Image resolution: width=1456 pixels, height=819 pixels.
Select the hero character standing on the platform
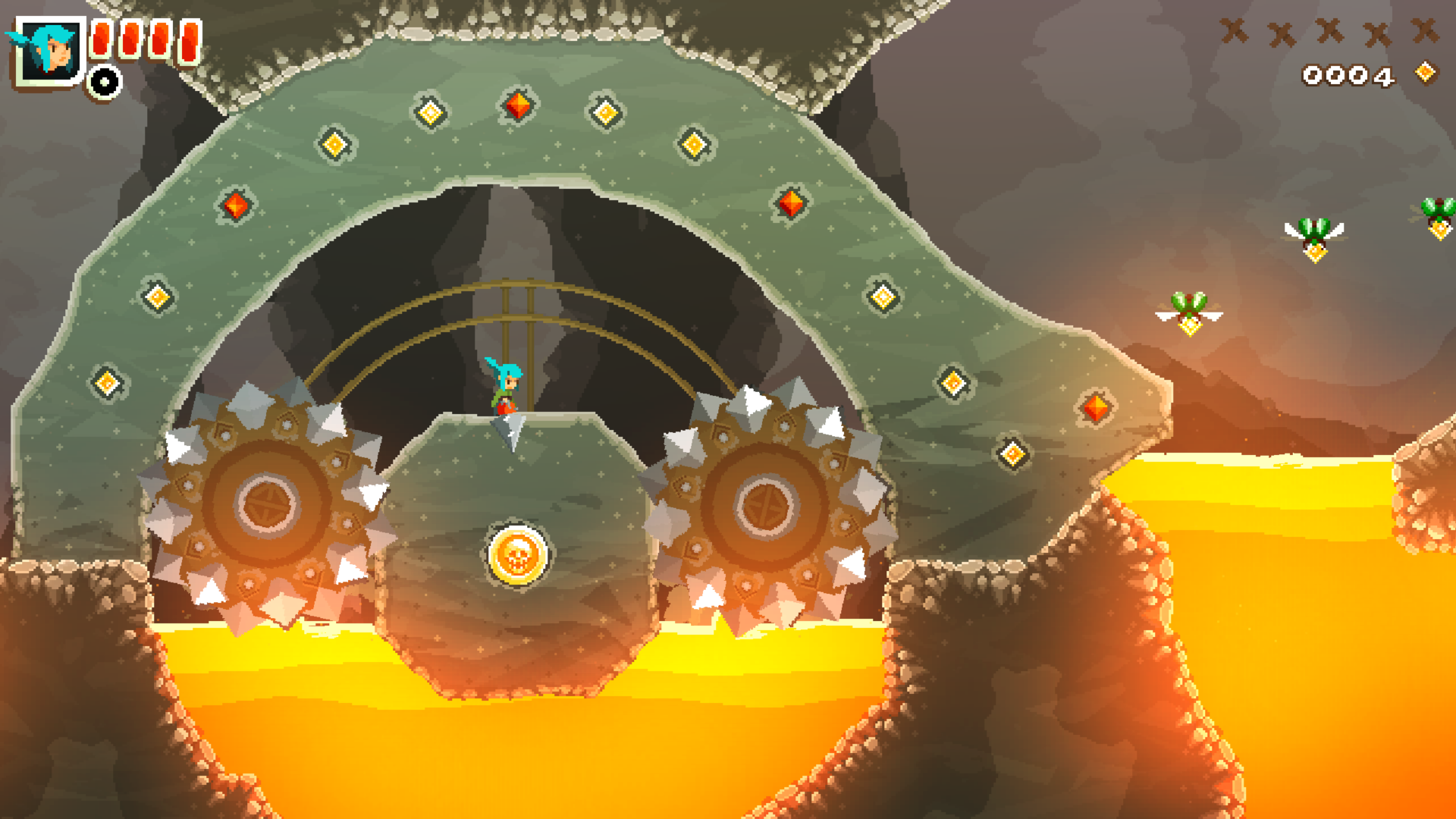click(x=507, y=387)
